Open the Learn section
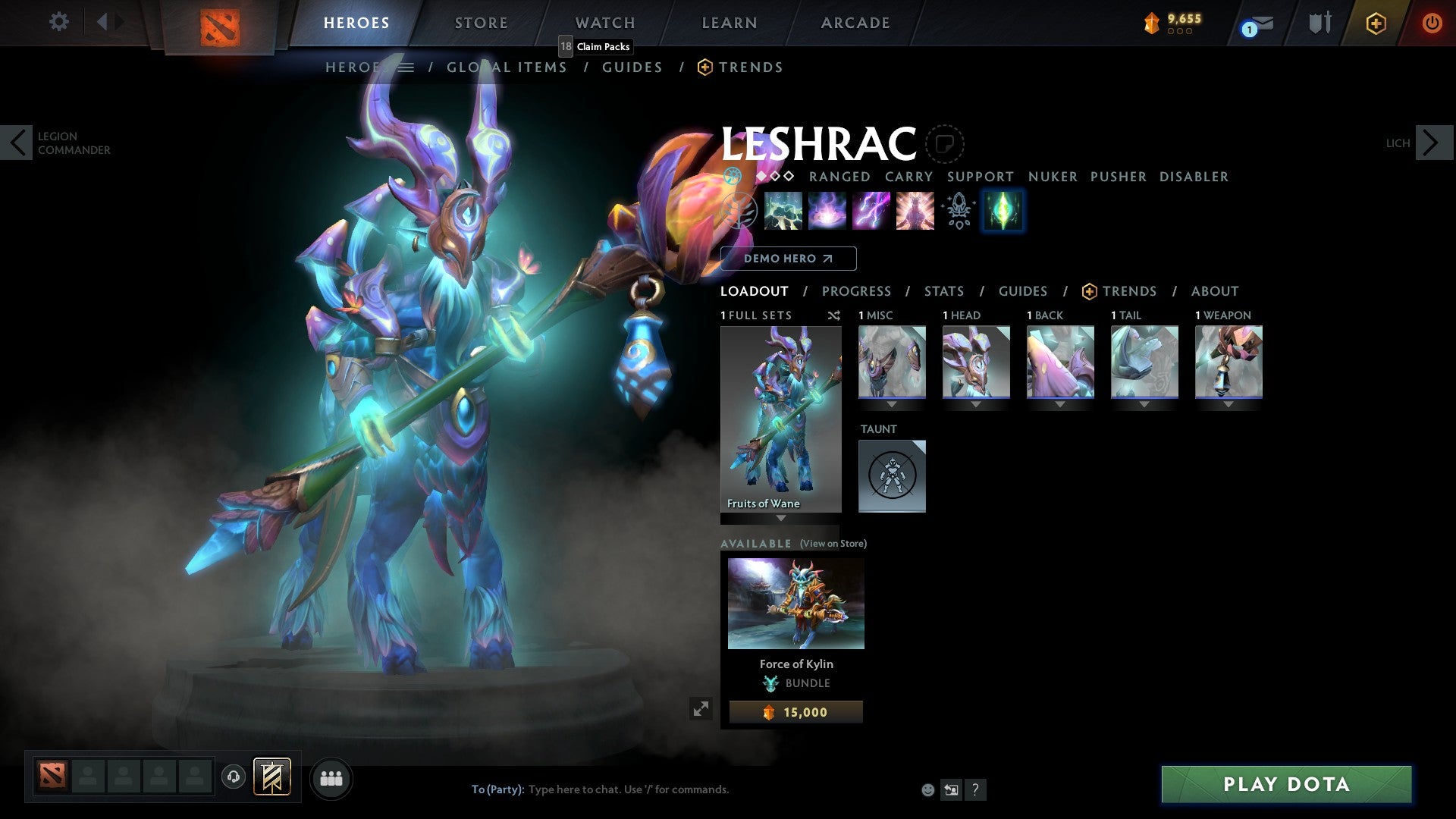Screen dimensions: 1456x819 coord(729,23)
